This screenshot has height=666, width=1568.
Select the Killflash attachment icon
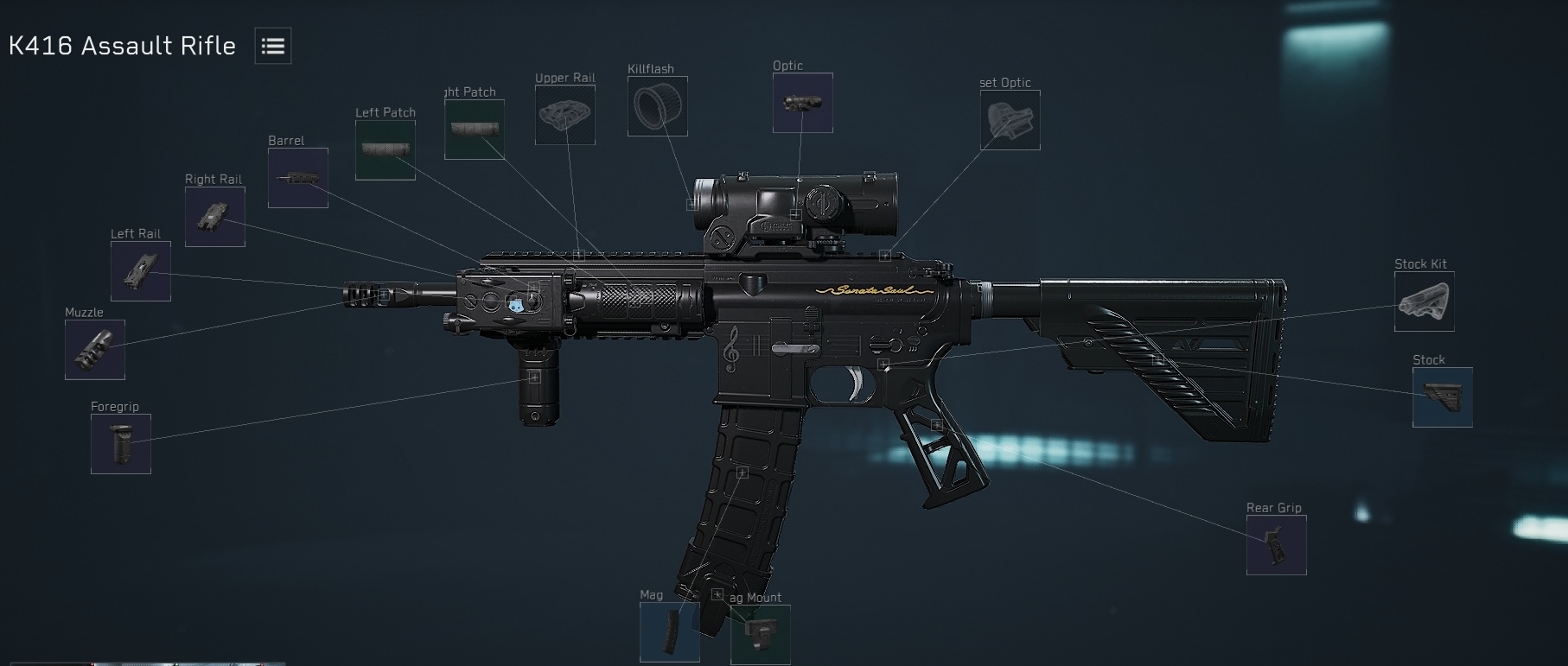tap(657, 106)
